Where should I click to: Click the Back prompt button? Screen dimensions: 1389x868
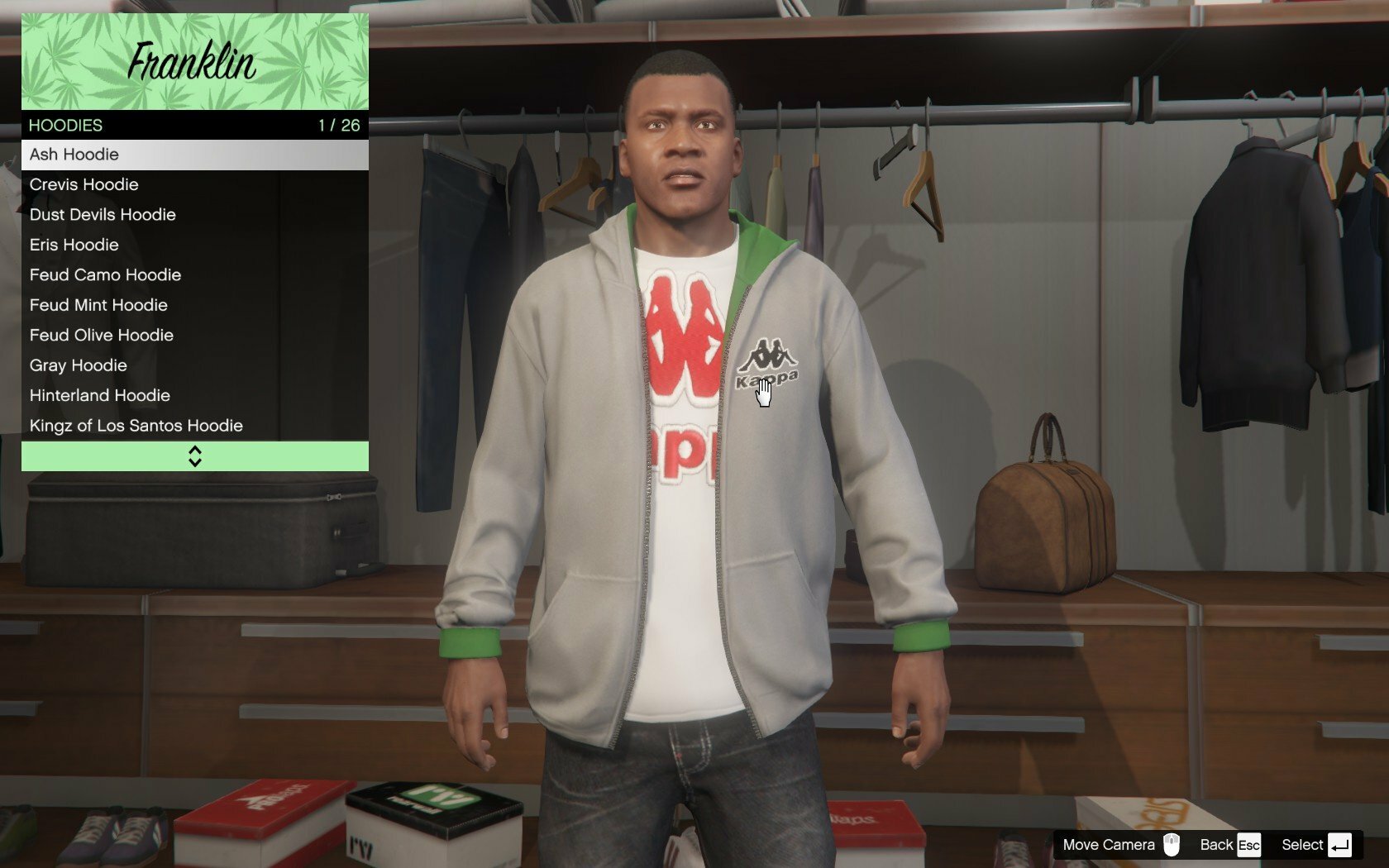point(1229,845)
